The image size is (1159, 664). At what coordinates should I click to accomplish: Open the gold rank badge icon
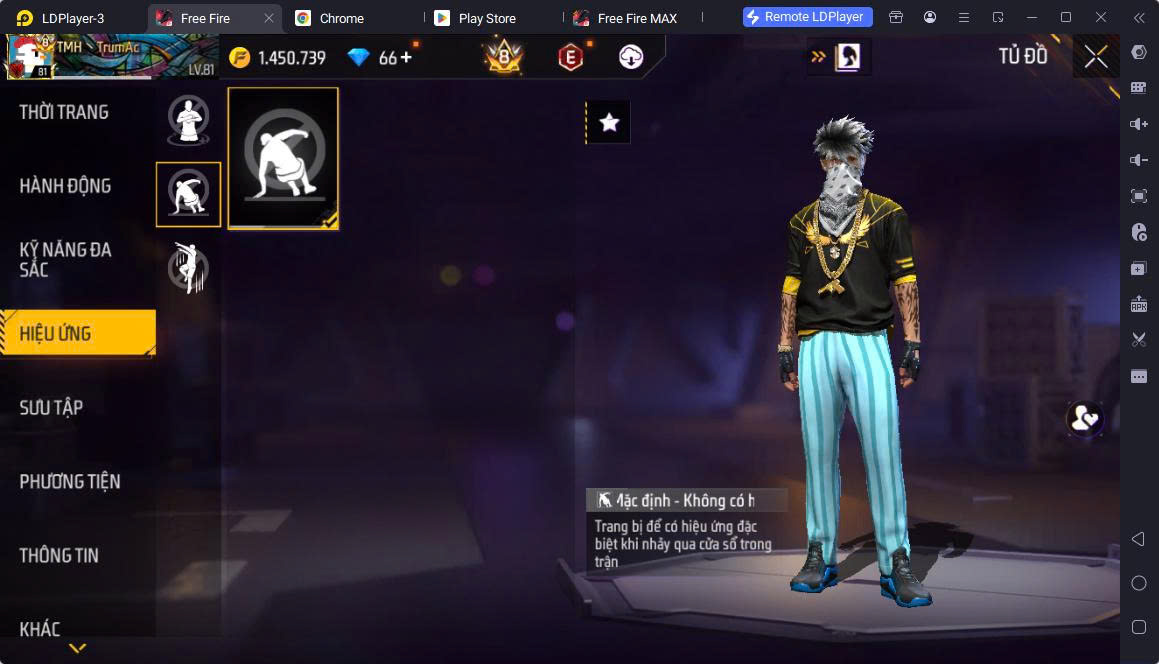504,58
